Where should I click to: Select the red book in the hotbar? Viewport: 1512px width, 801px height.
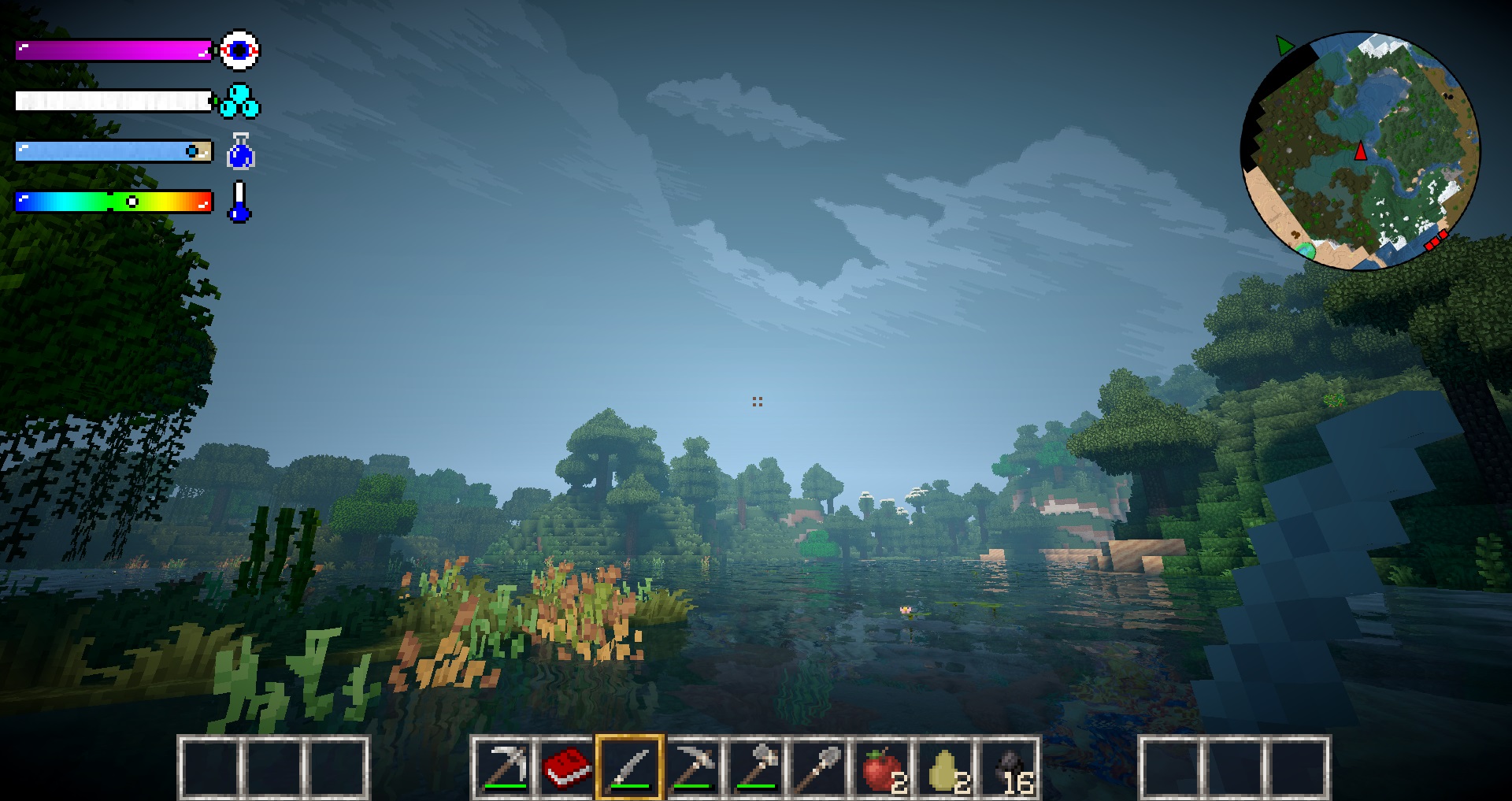click(x=567, y=767)
